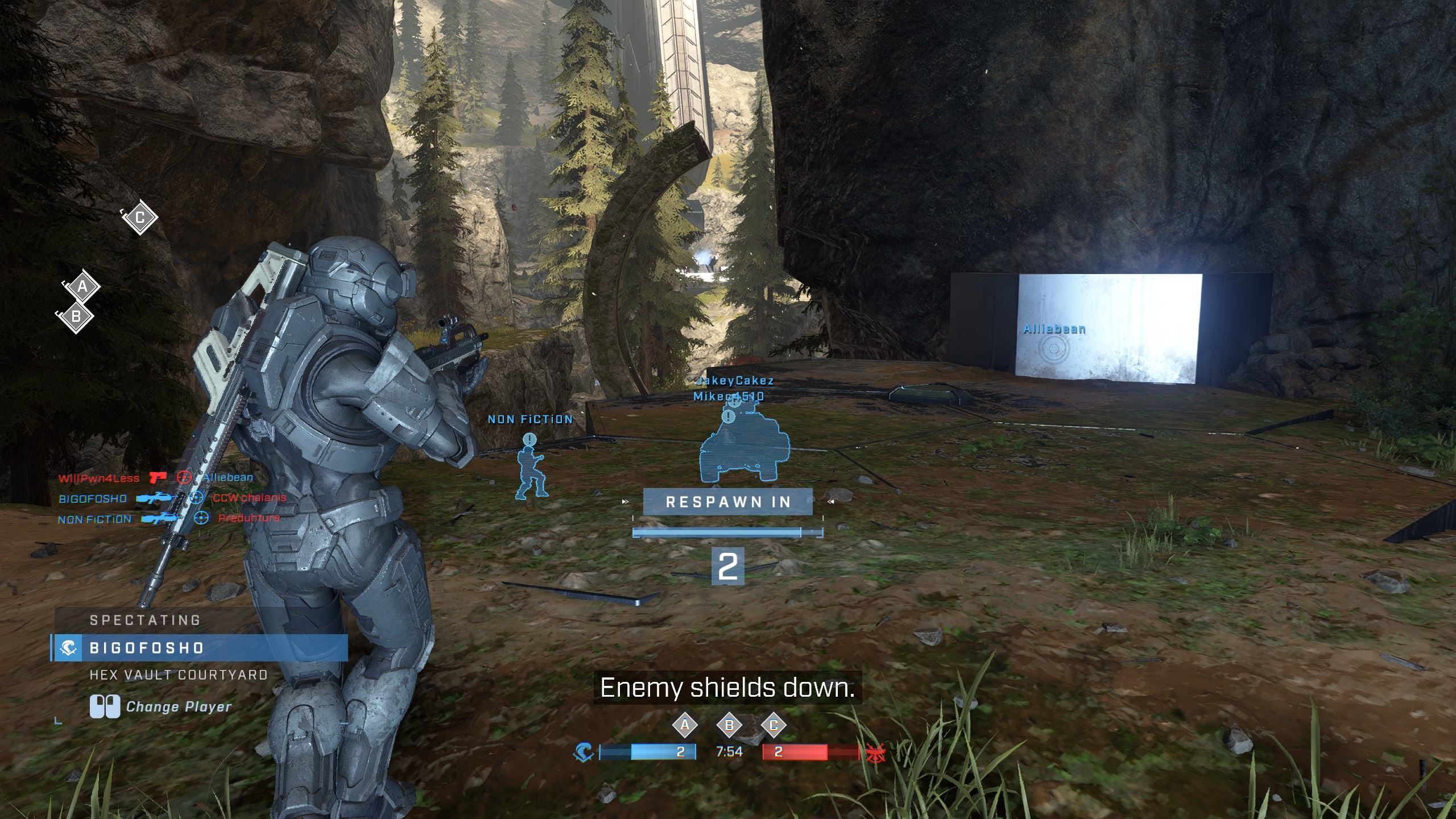Image resolution: width=1456 pixels, height=819 pixels.
Task: Click the zone C waypoint marker
Action: tap(140, 217)
